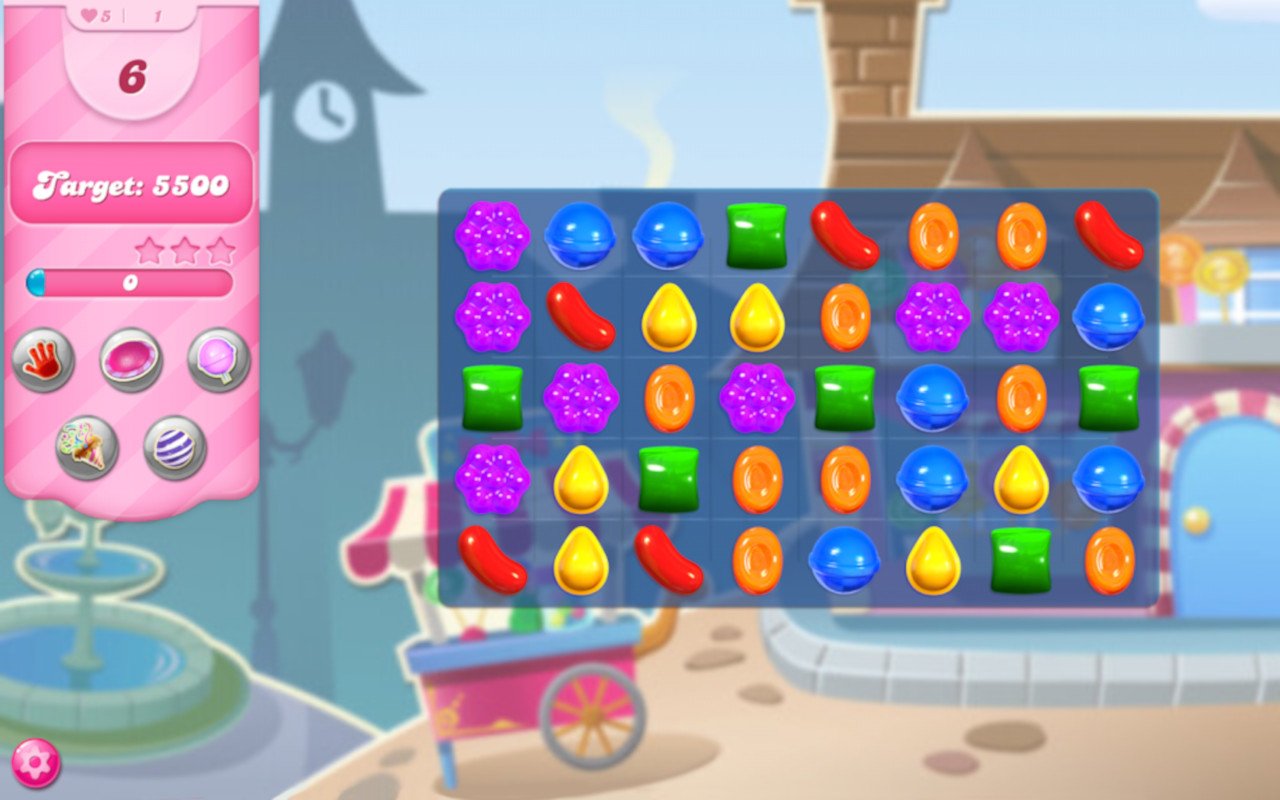Click the moves counter showing 6
This screenshot has height=800, width=1280.
click(131, 77)
